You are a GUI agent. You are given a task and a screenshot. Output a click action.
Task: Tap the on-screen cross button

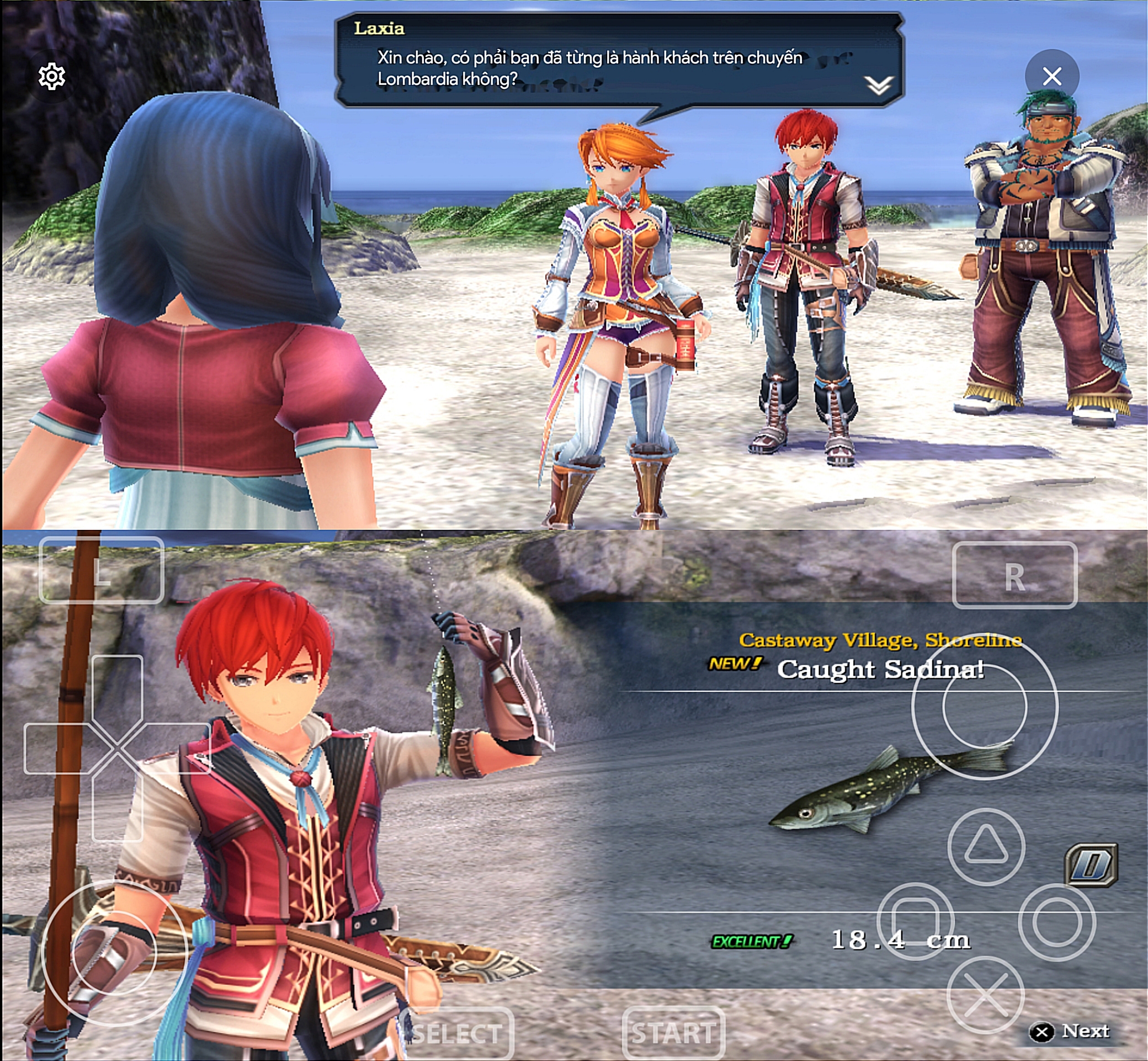985,995
